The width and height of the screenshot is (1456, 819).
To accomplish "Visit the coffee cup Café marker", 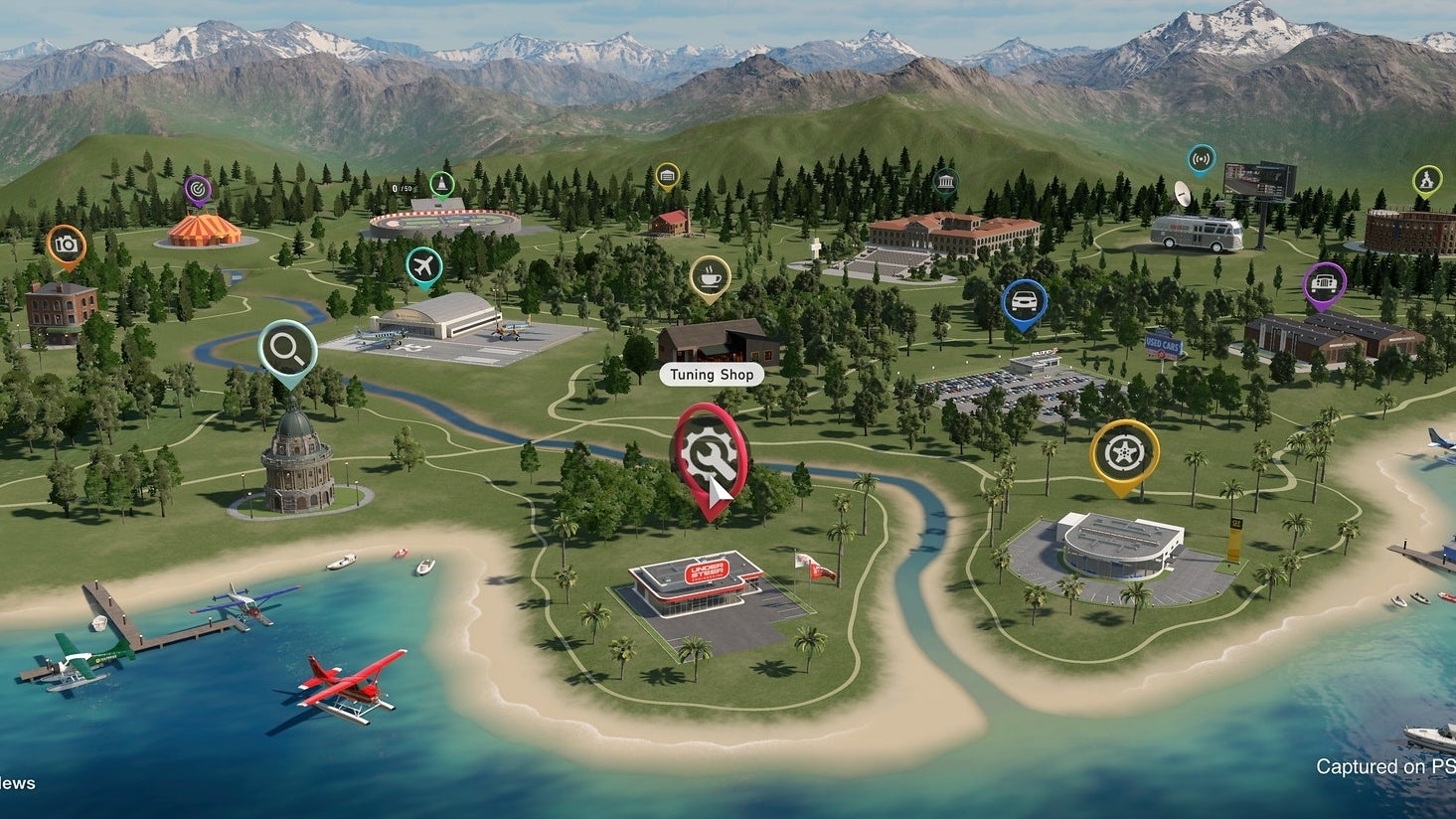I will pos(710,275).
